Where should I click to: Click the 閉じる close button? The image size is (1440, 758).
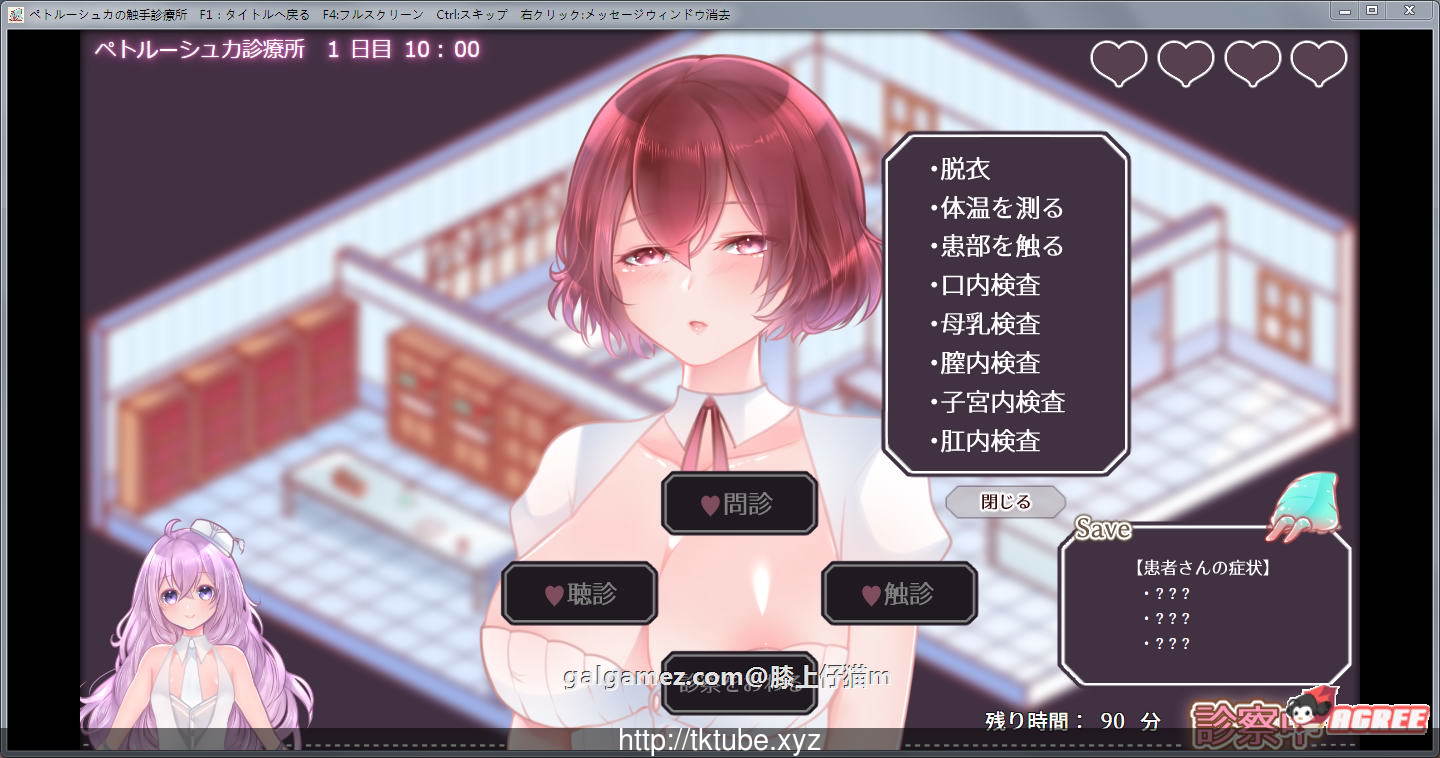pyautogui.click(x=1005, y=502)
